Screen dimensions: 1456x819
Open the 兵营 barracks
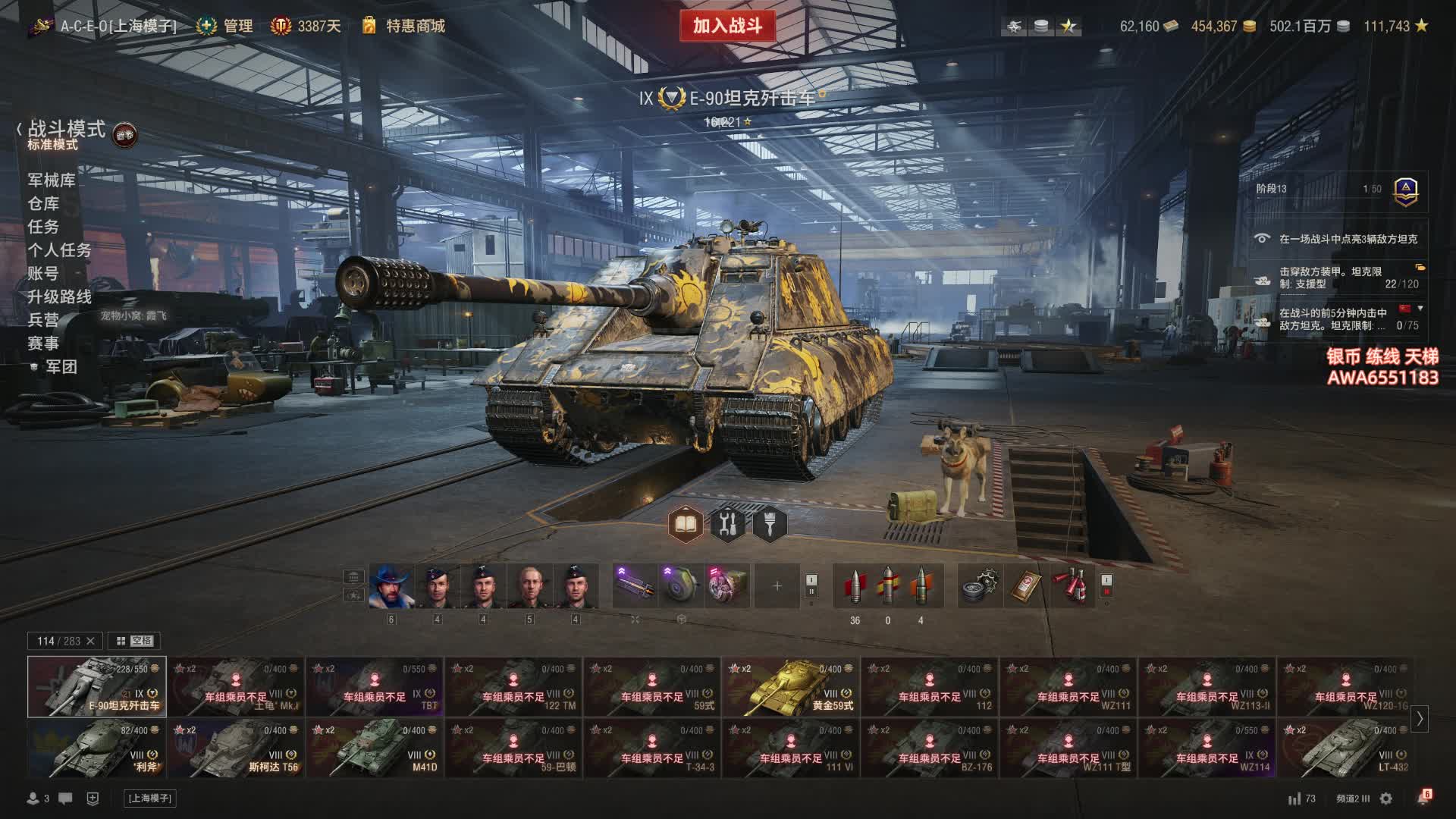tap(43, 320)
